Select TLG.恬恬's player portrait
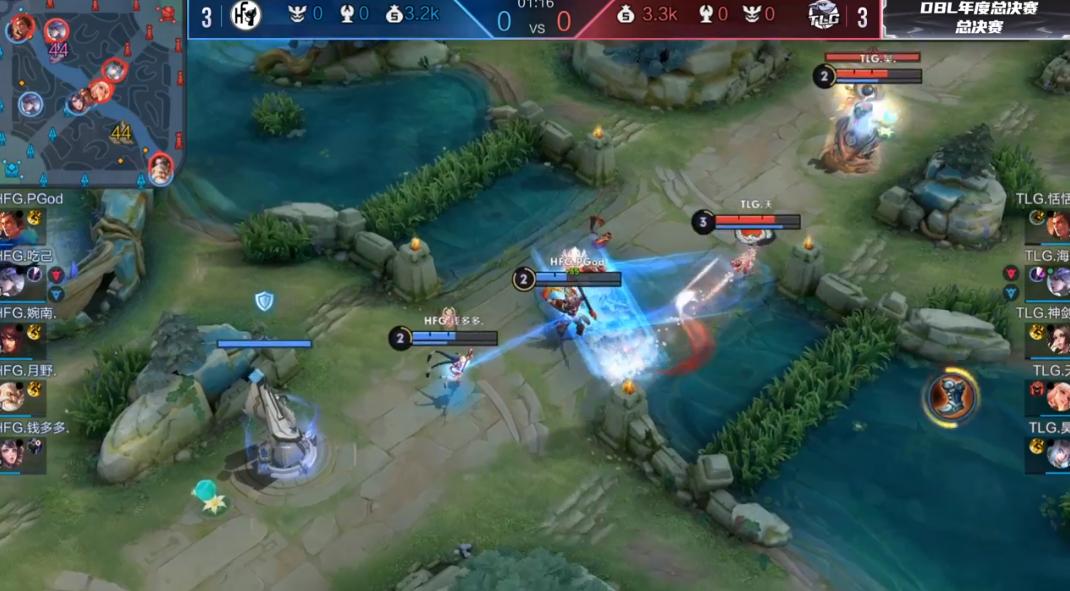The image size is (1070, 591). pyautogui.click(x=1058, y=226)
